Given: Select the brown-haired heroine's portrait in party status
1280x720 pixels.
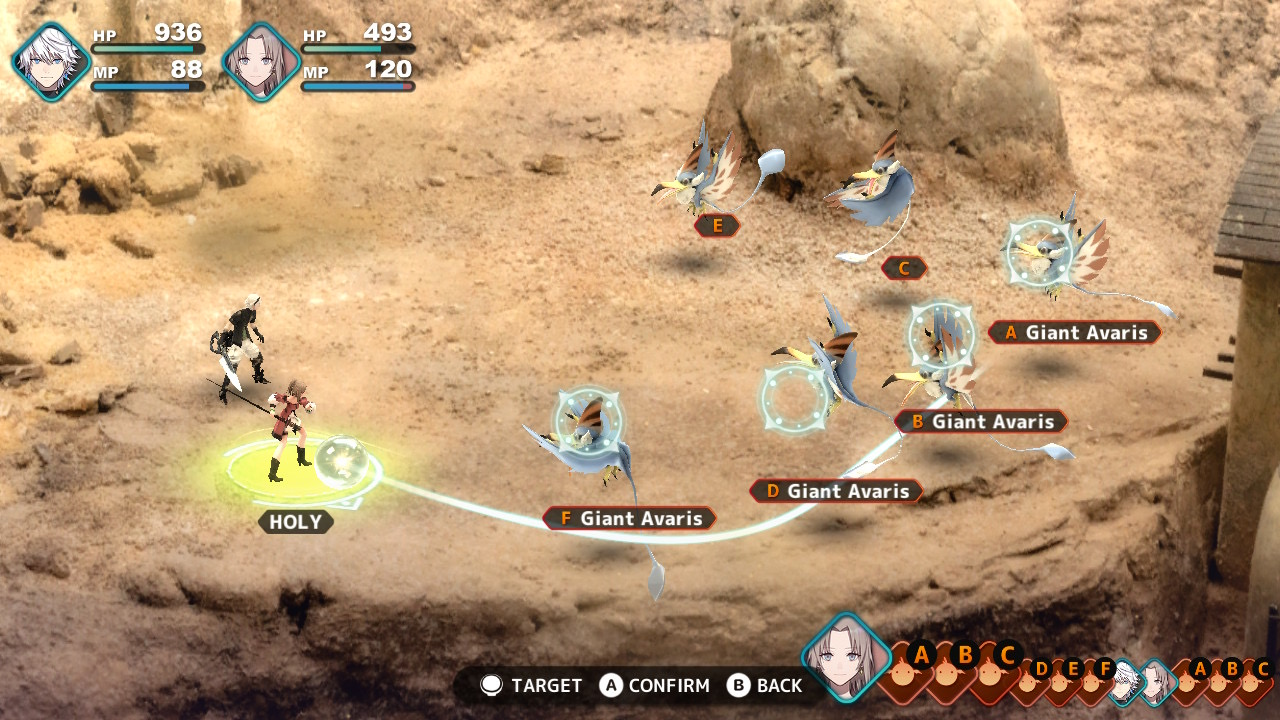Looking at the screenshot, I should (261, 61).
